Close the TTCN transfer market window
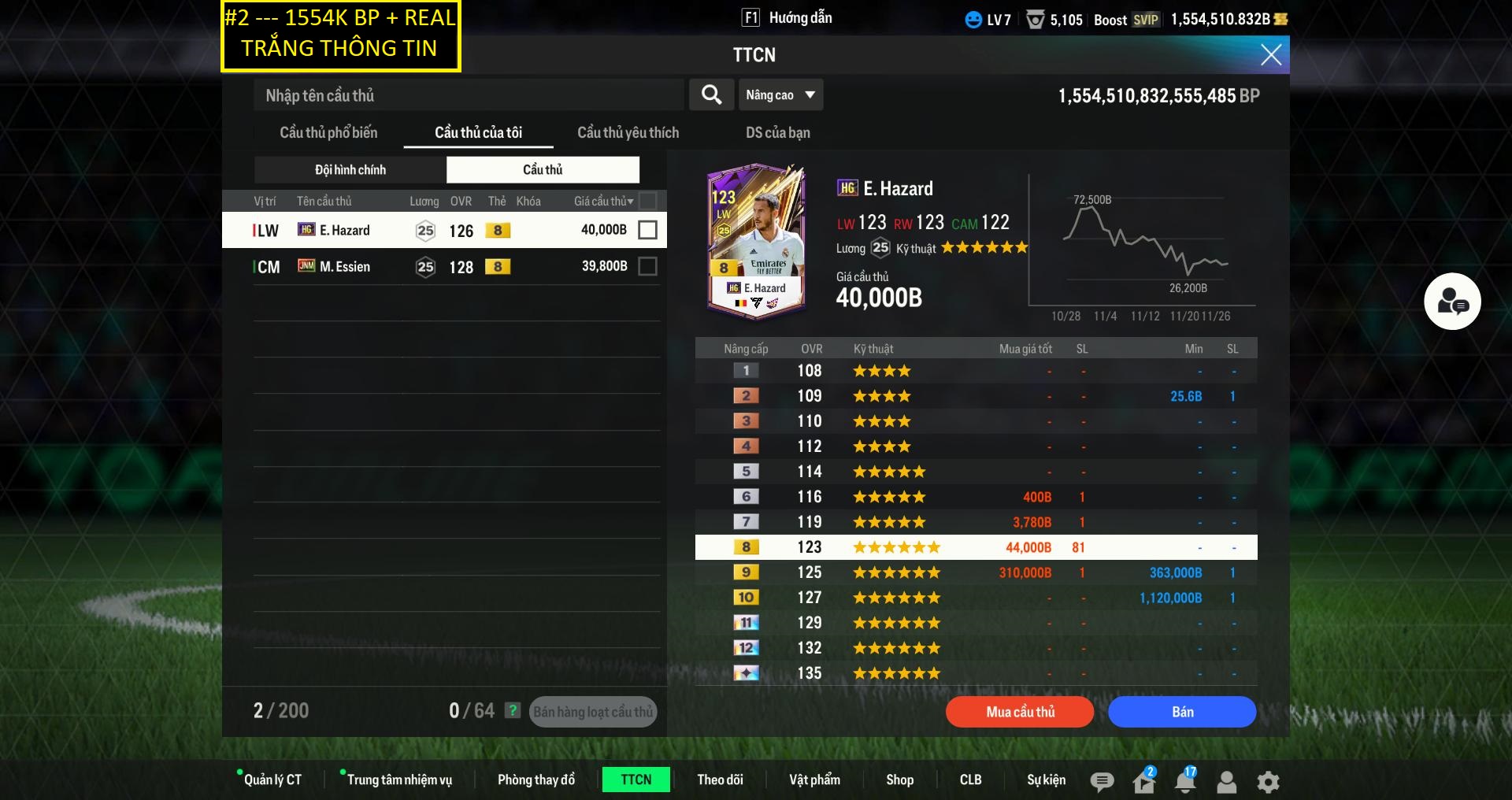Image resolution: width=1512 pixels, height=800 pixels. pos(1270,54)
